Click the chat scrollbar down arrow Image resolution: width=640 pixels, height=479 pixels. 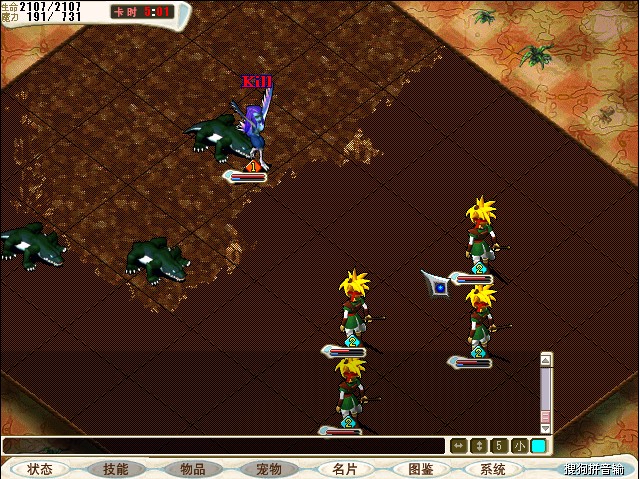[546, 428]
